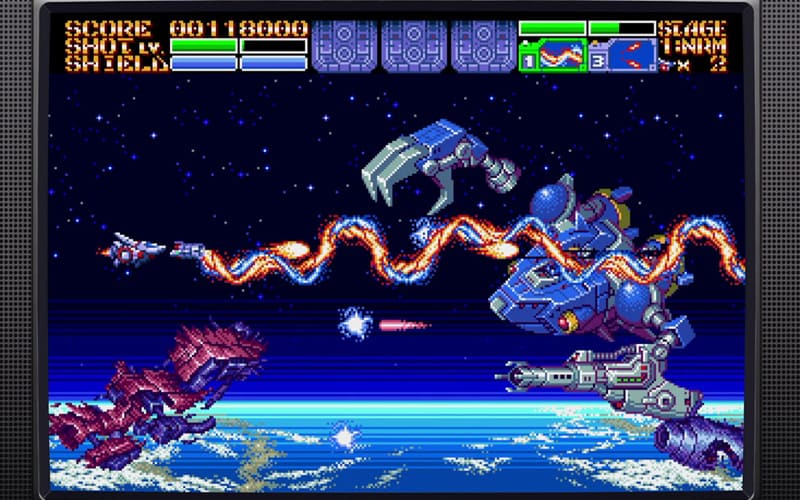
Task: Switch to the red arrow weapon in slot 3
Action: click(x=630, y=55)
